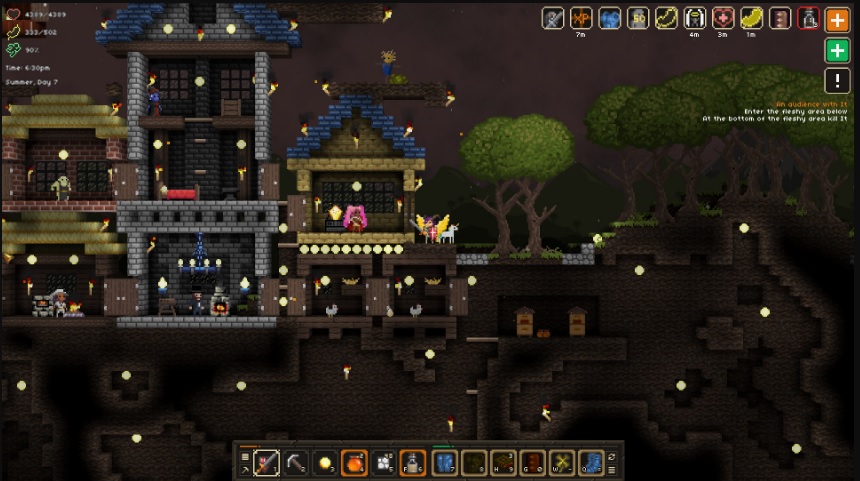Click the orange plus button
The image size is (860, 481).
pos(837,18)
